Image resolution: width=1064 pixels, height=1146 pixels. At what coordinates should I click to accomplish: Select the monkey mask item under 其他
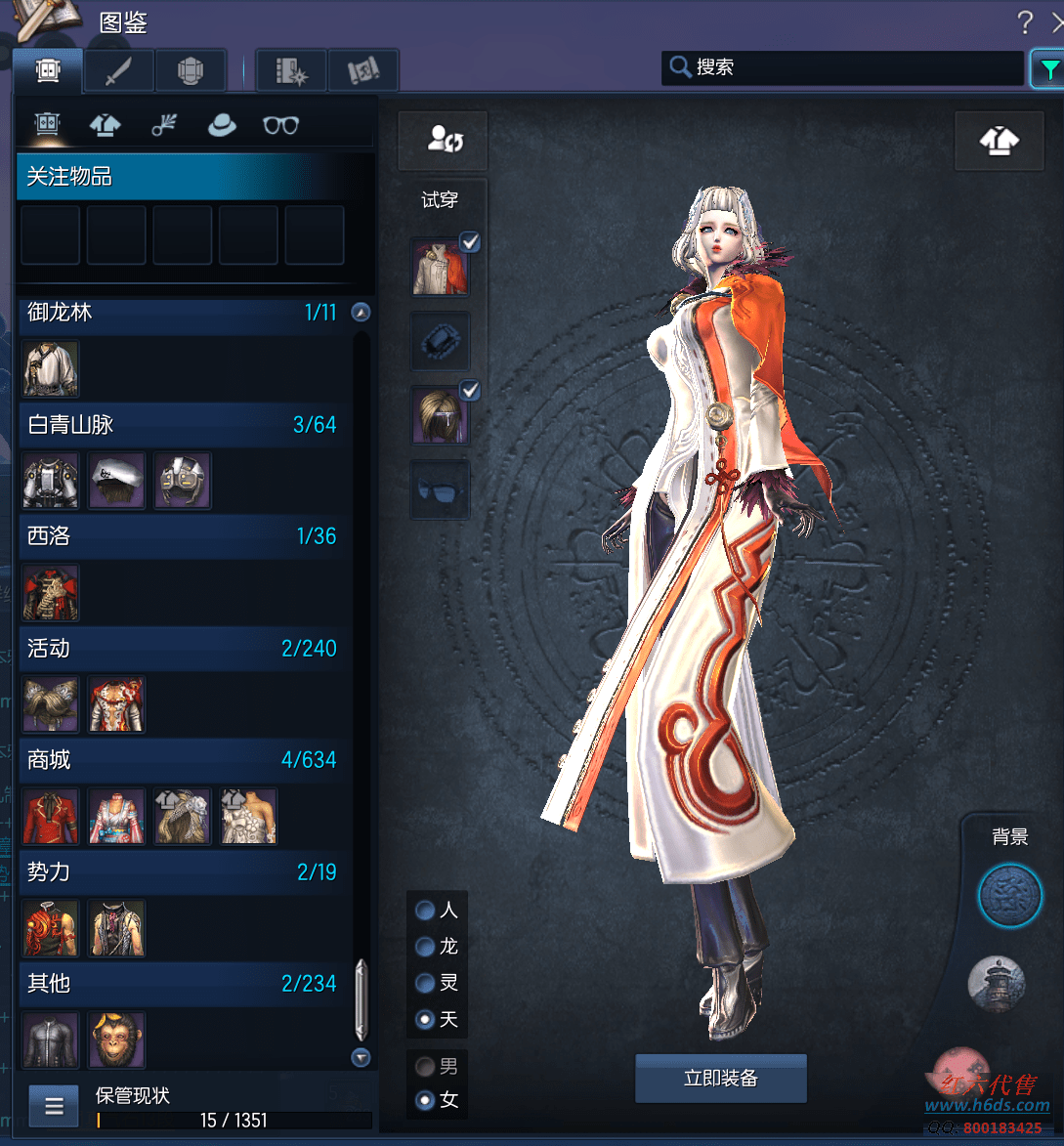click(x=116, y=1040)
